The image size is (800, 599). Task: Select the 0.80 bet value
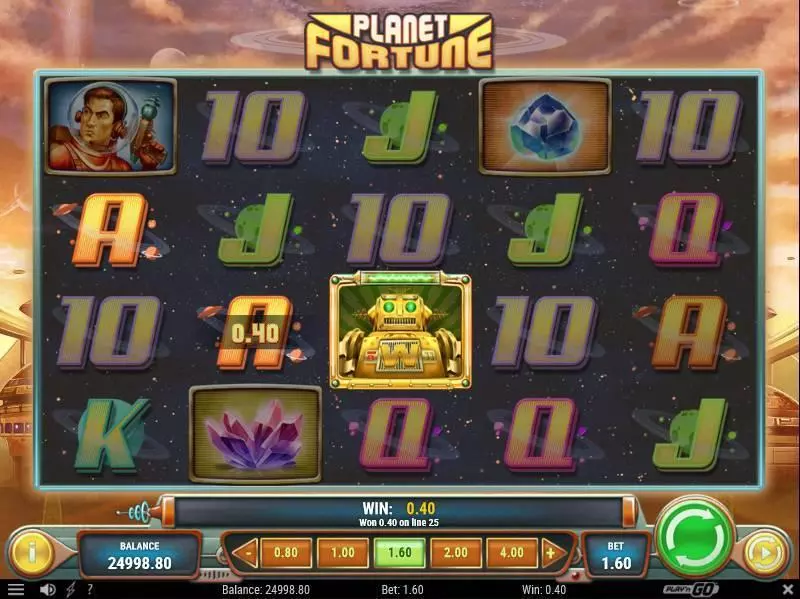coord(285,551)
